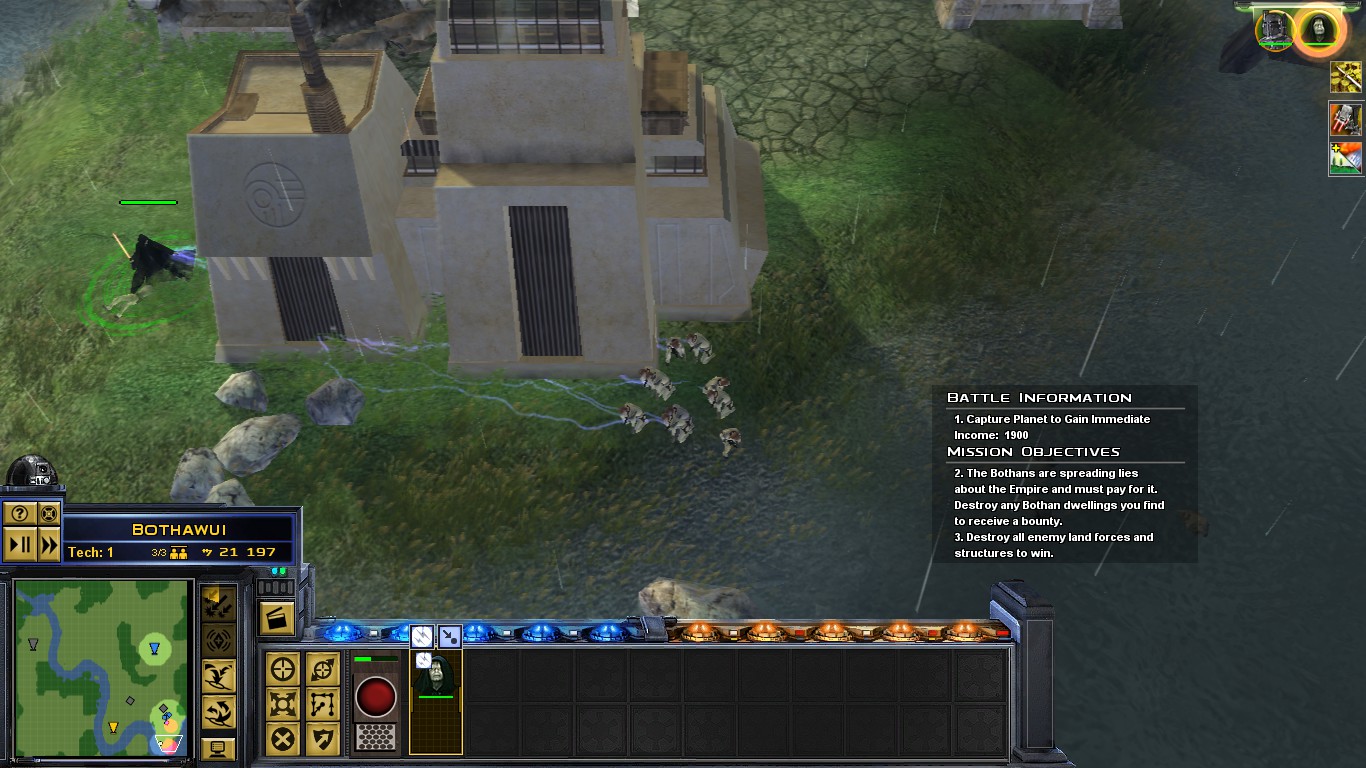Viewport: 1366px width, 768px height.
Task: Select the shield guard command button
Action: point(322,739)
